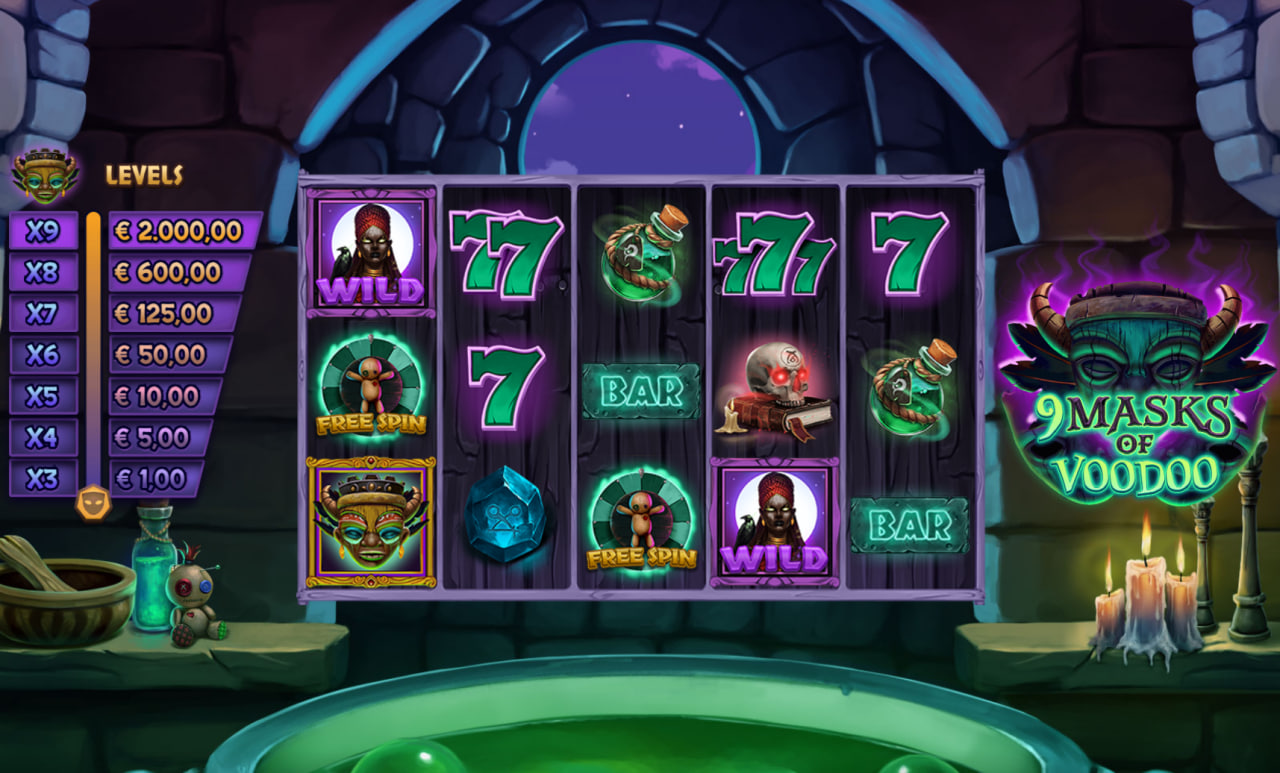Select the X6 €50,00 prize row
The height and width of the screenshot is (773, 1280).
tap(160, 355)
